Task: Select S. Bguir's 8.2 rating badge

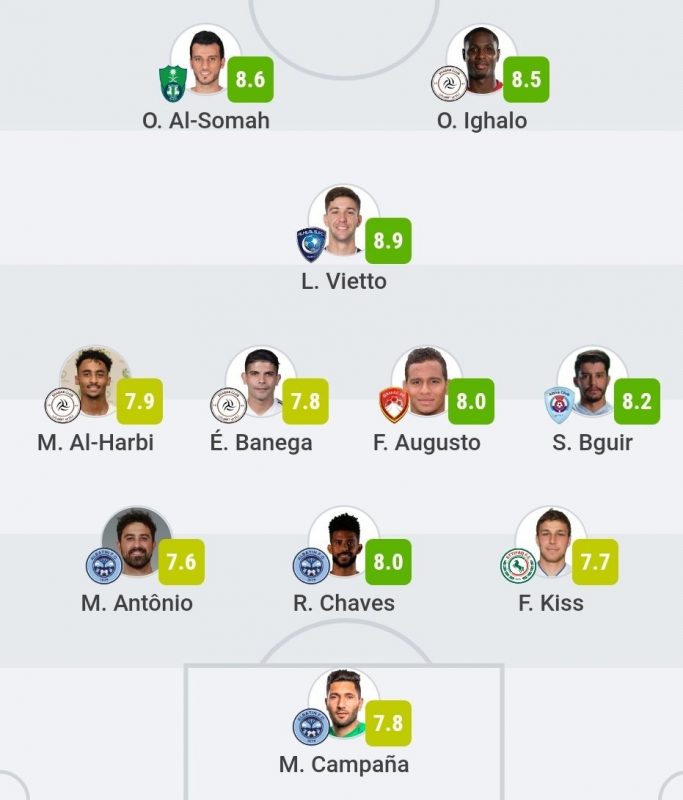Action: [637, 402]
